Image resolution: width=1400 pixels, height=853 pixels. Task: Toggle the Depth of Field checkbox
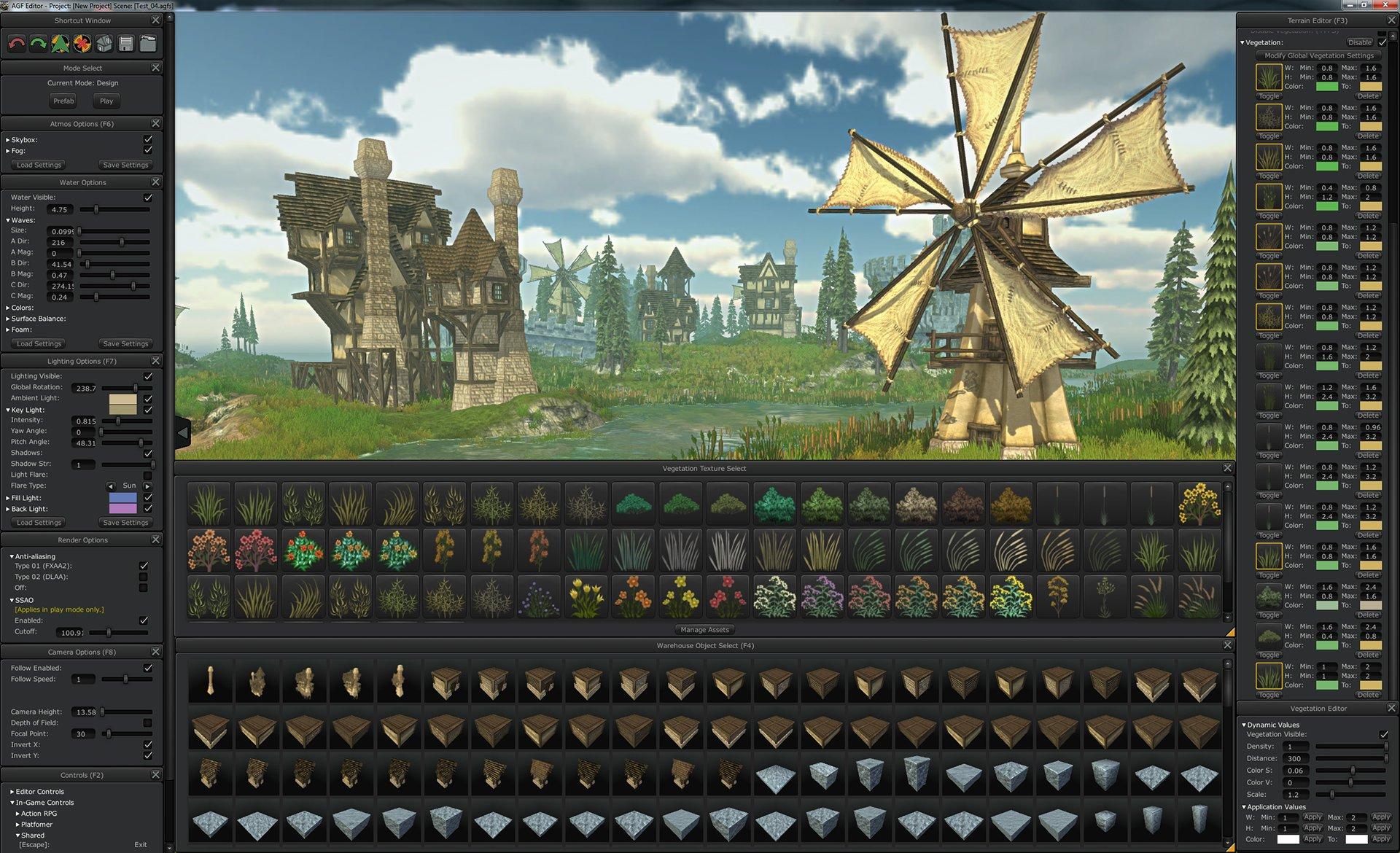[x=148, y=722]
